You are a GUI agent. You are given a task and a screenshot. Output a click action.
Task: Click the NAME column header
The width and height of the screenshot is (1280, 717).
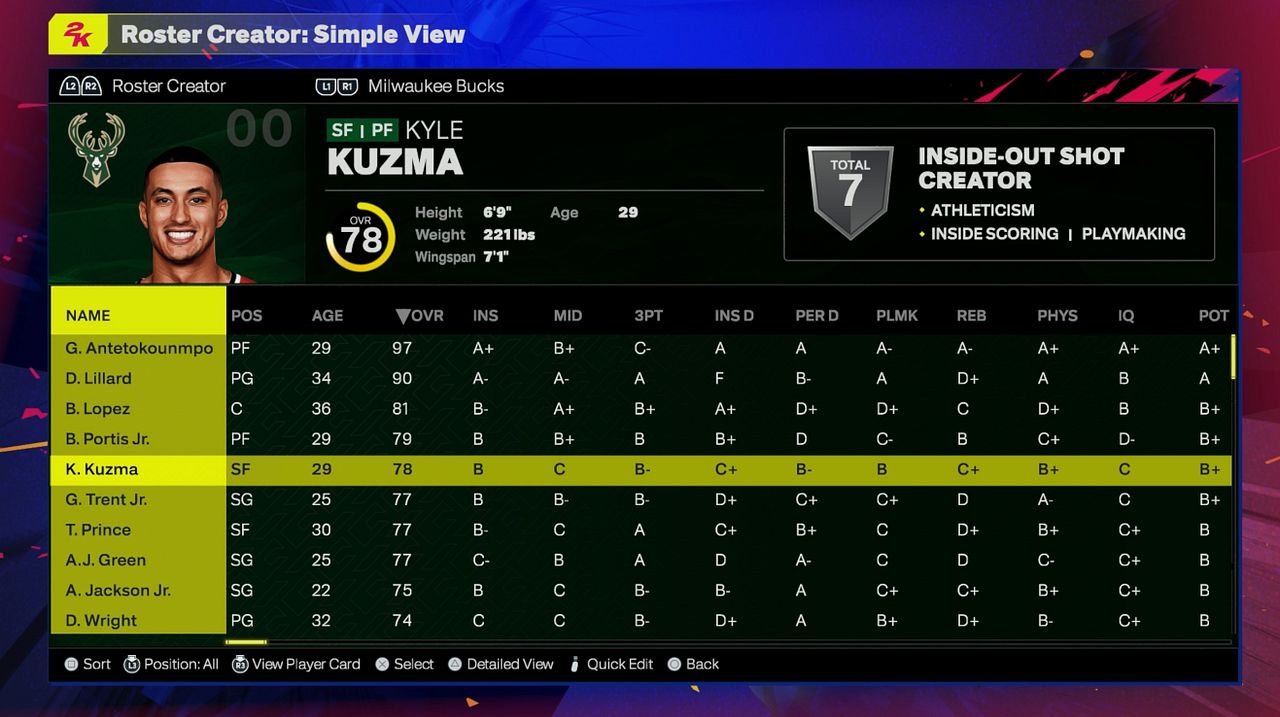coord(88,315)
